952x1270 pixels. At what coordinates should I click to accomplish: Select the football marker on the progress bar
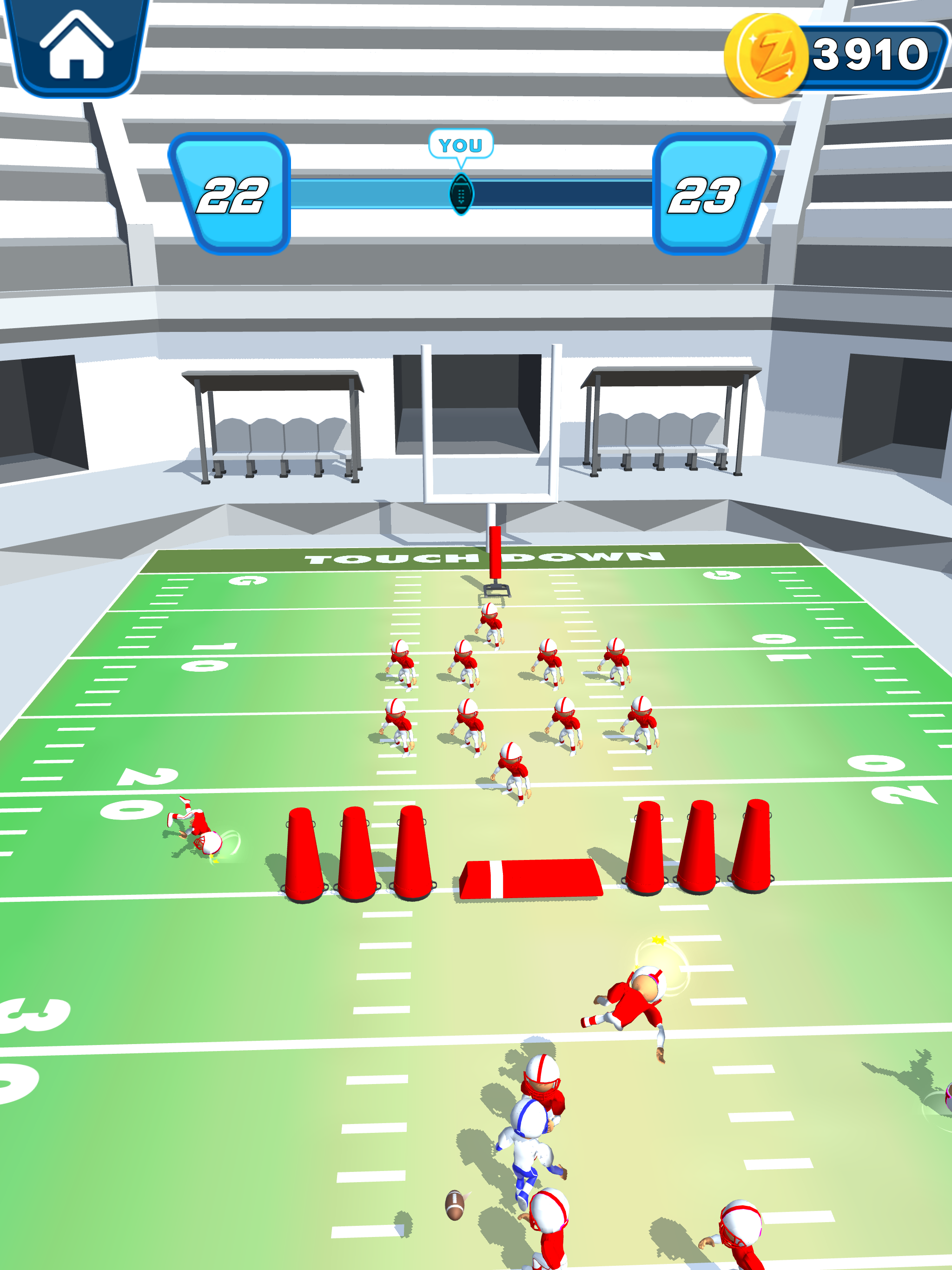[461, 192]
